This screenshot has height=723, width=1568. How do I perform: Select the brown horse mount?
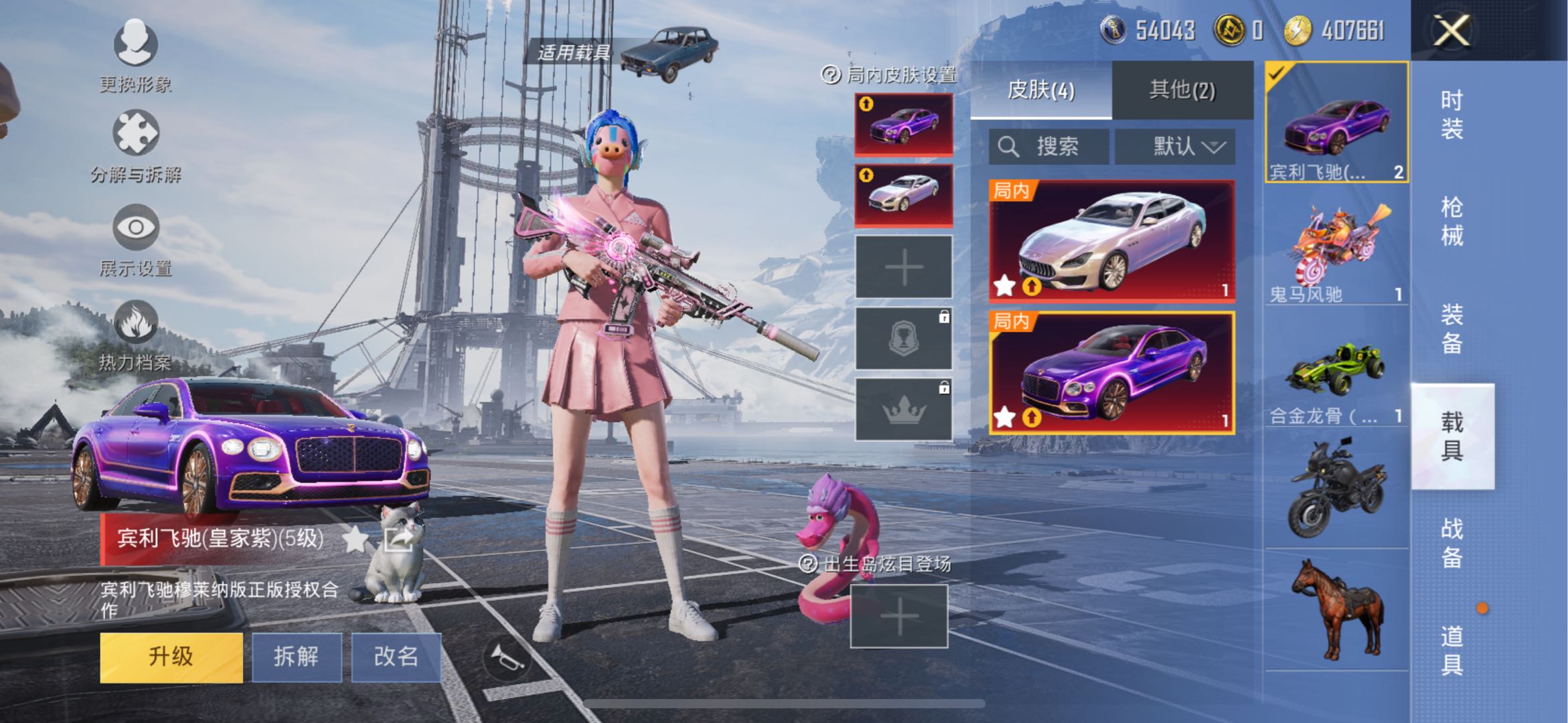[x=1336, y=609]
